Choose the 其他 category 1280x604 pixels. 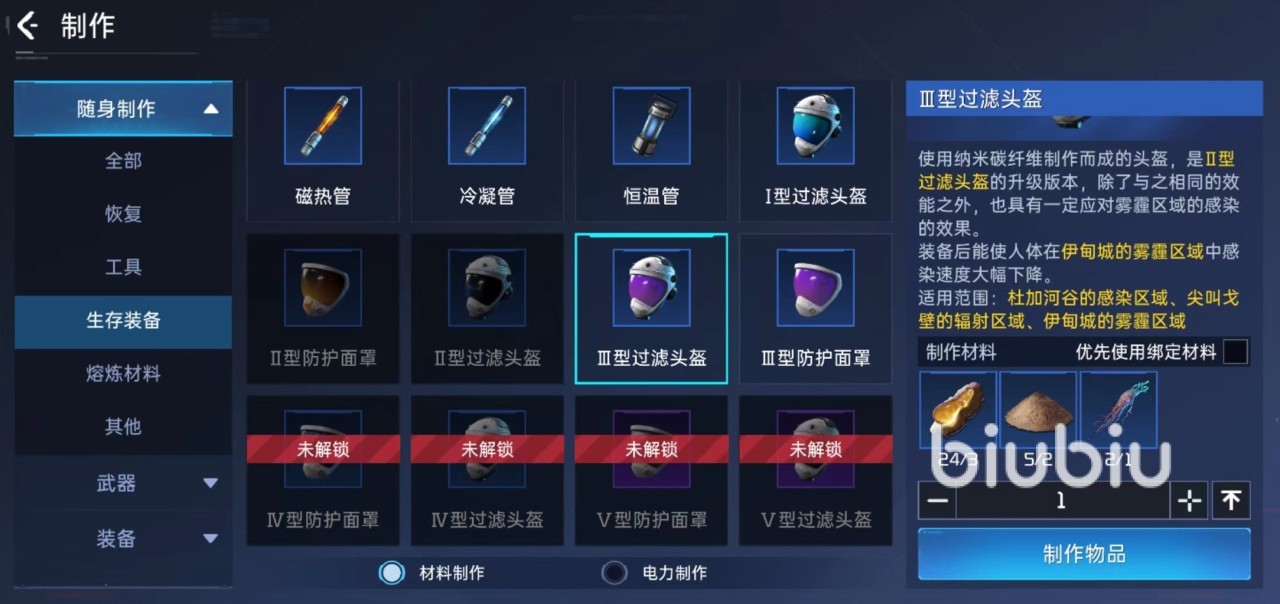(x=123, y=427)
